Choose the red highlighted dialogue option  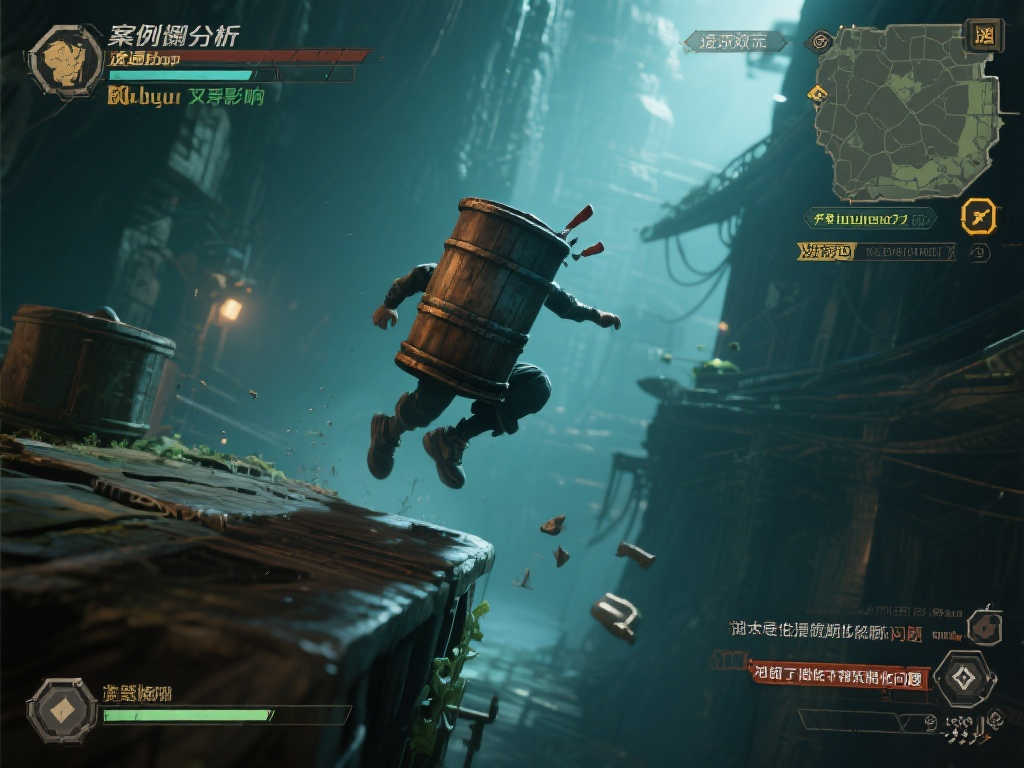pos(840,675)
